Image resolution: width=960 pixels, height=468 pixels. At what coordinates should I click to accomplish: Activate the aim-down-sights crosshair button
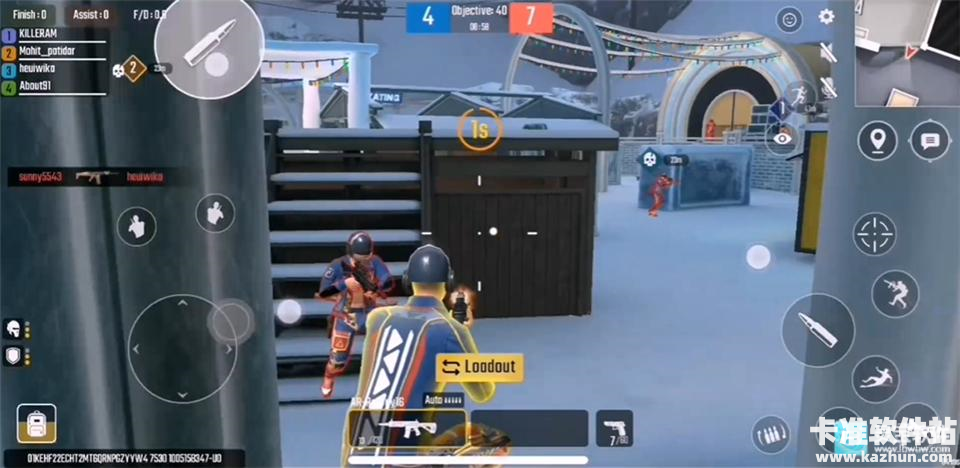tap(874, 234)
